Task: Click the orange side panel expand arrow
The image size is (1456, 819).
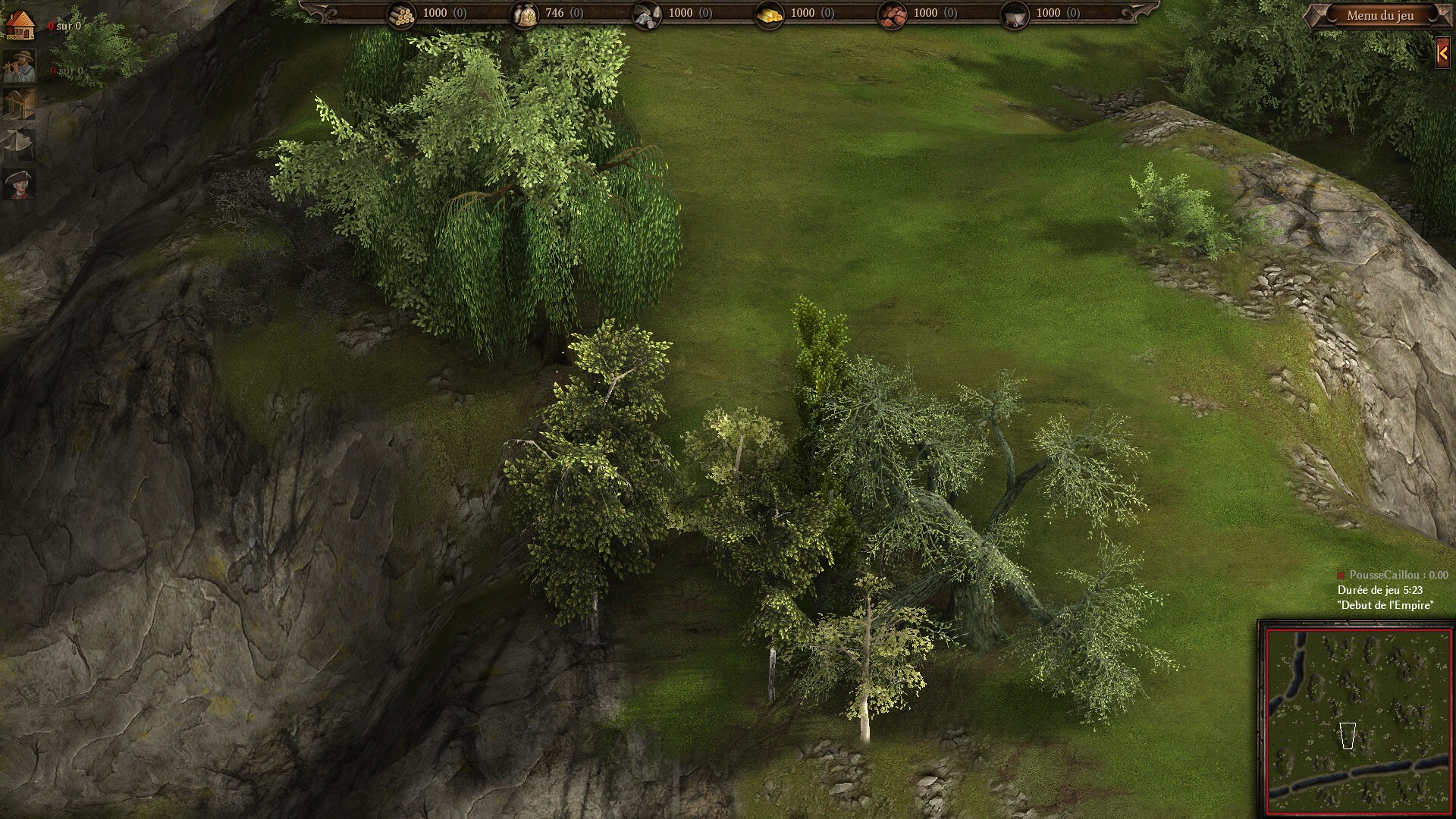Action: pyautogui.click(x=1443, y=53)
